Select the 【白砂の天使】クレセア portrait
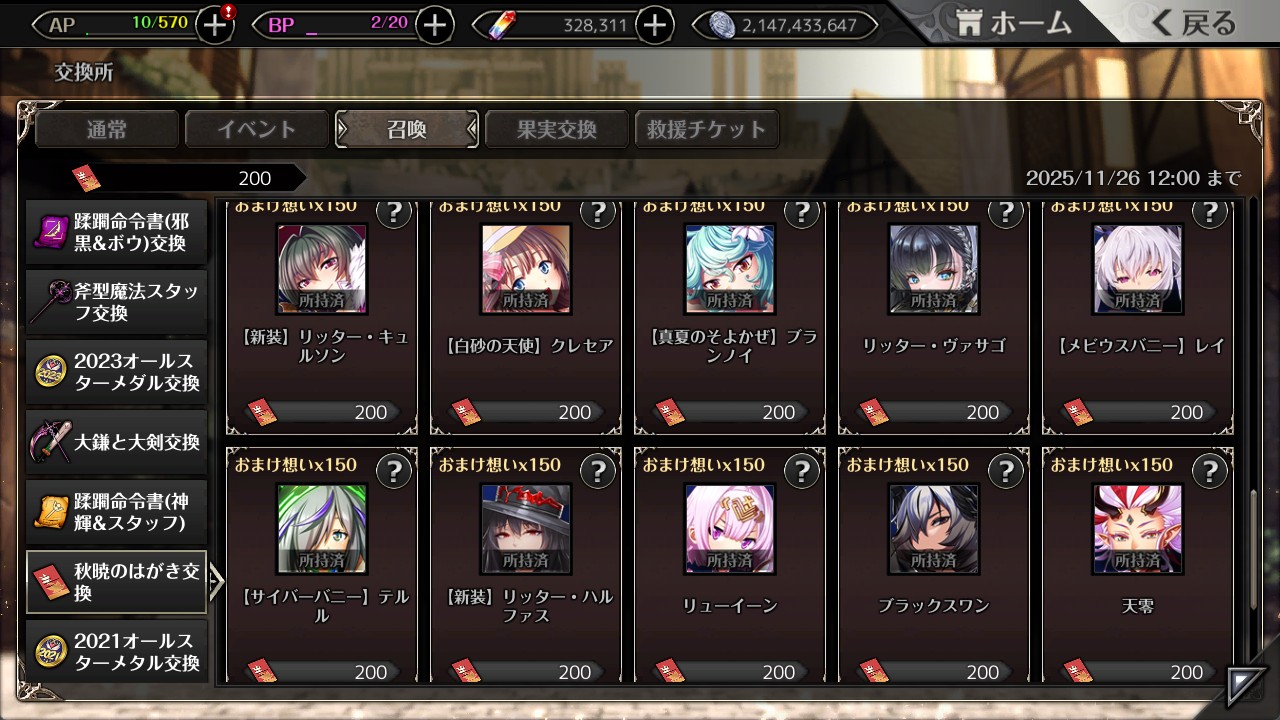Screen dimensions: 1280x720 526,269
